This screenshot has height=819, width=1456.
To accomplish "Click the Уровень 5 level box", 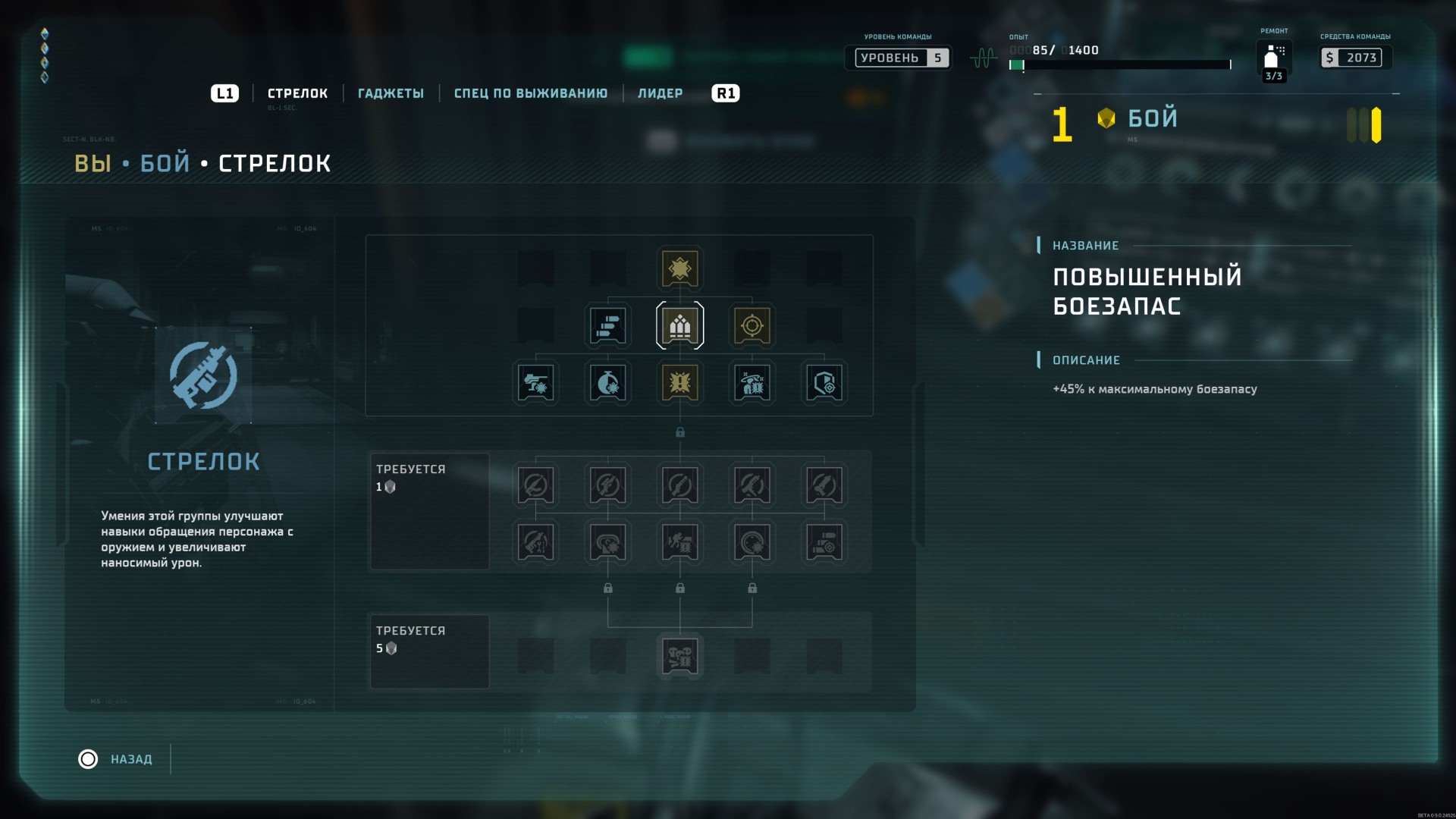I will [899, 57].
